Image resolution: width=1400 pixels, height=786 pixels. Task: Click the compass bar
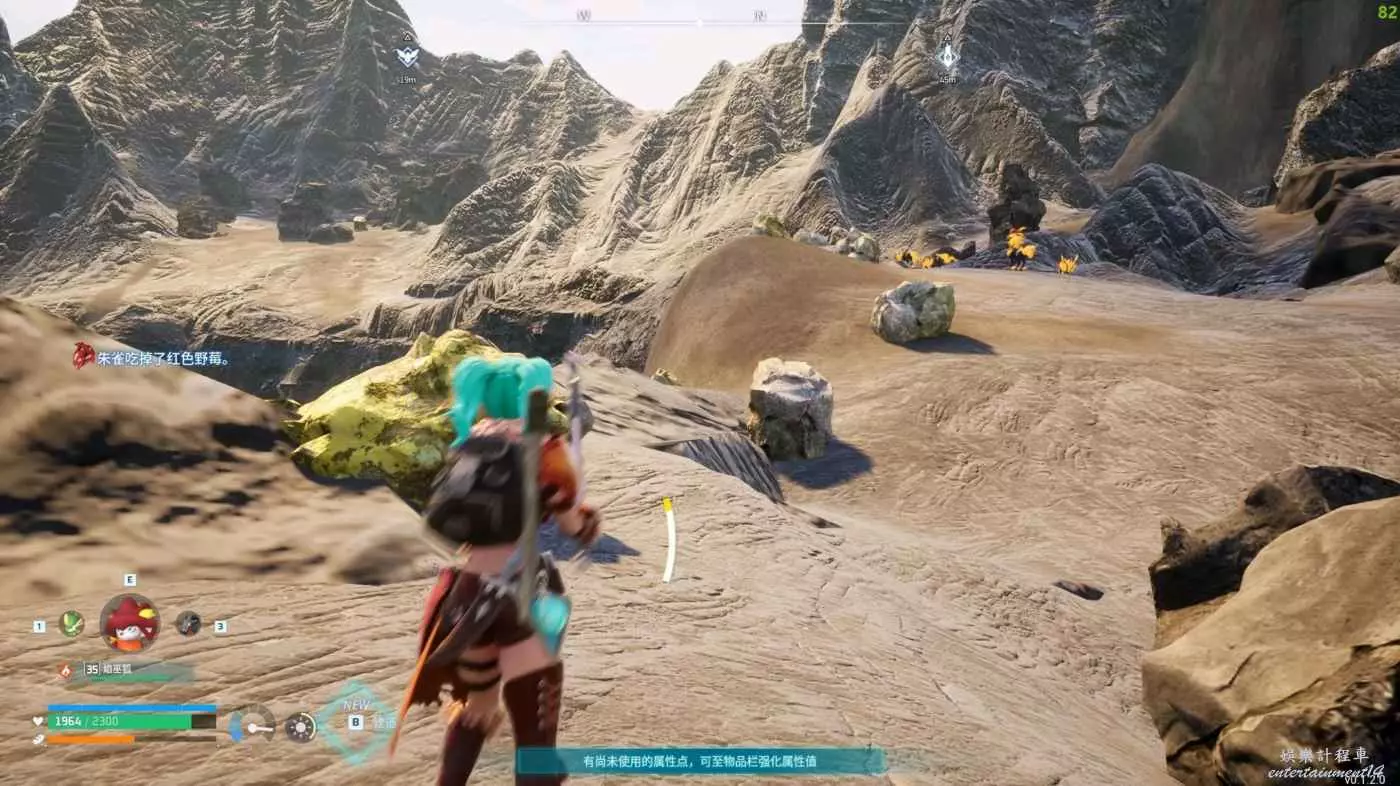pos(700,18)
